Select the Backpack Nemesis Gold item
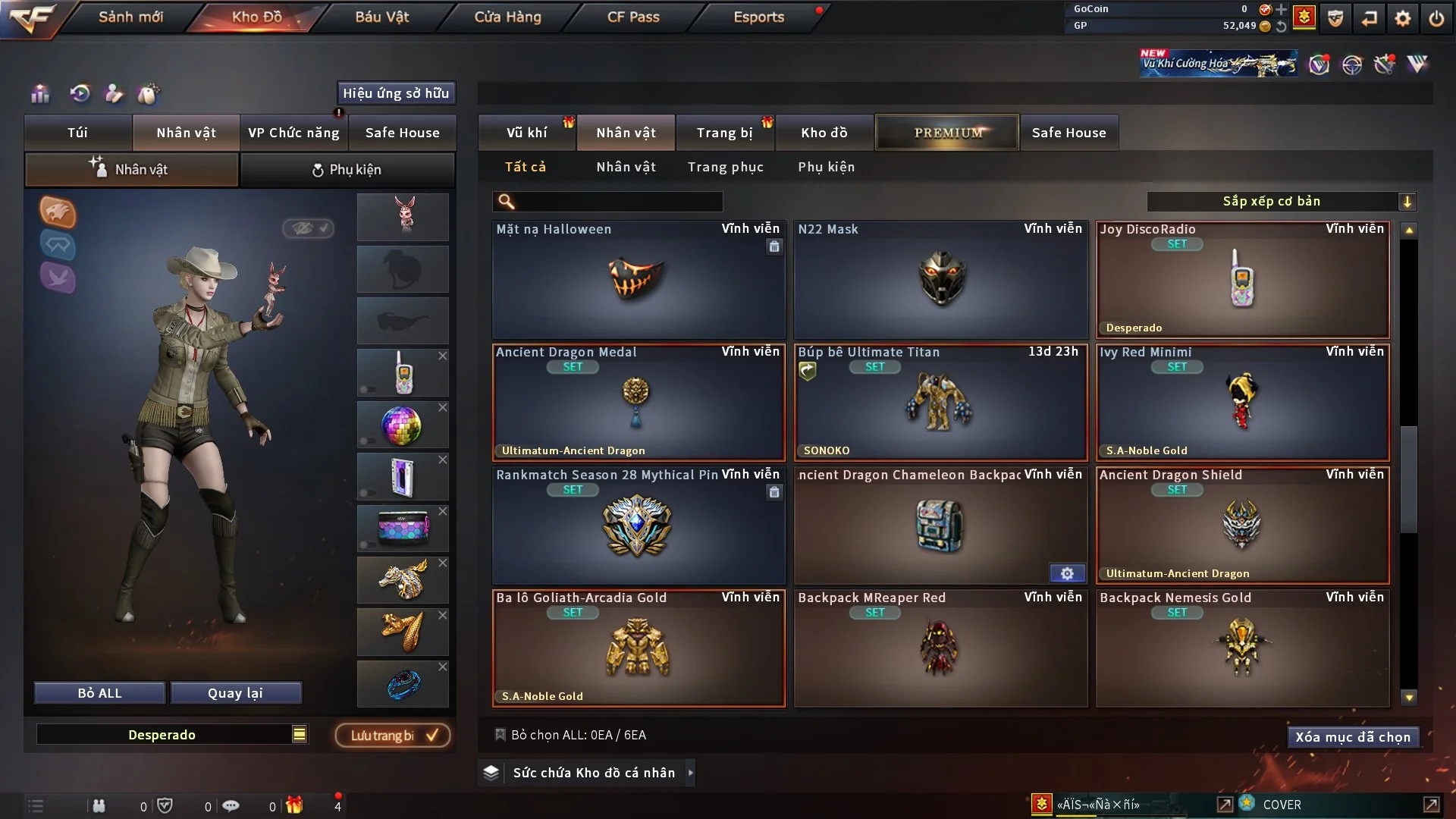The width and height of the screenshot is (1456, 819). coord(1242,648)
